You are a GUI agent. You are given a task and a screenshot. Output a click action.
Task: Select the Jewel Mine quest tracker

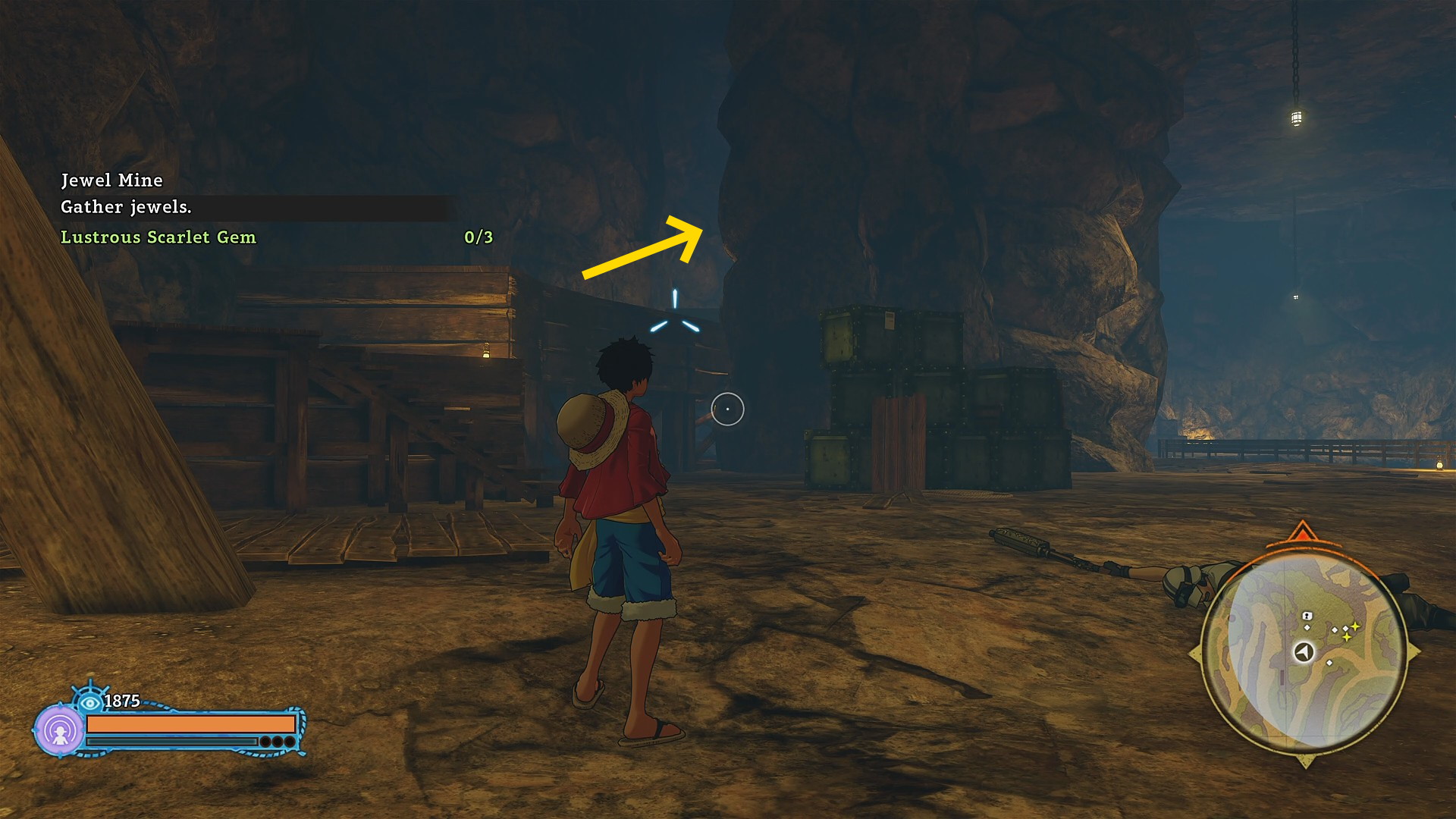coord(111,180)
